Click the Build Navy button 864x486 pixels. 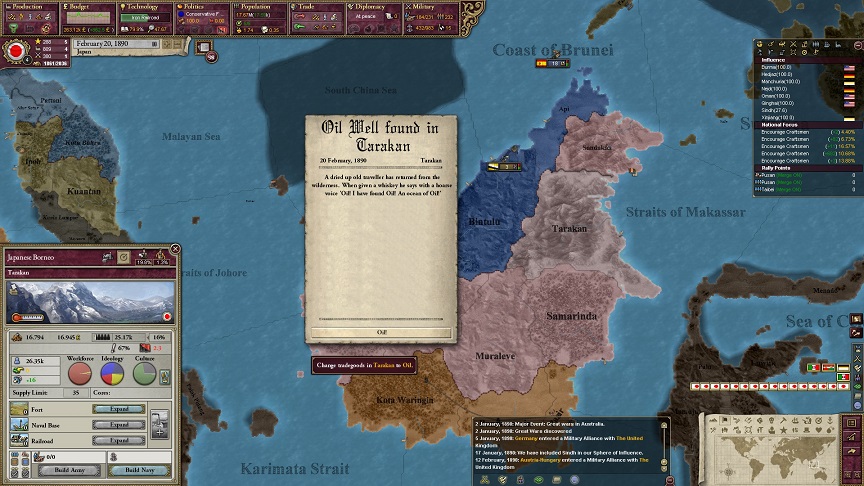[139, 470]
